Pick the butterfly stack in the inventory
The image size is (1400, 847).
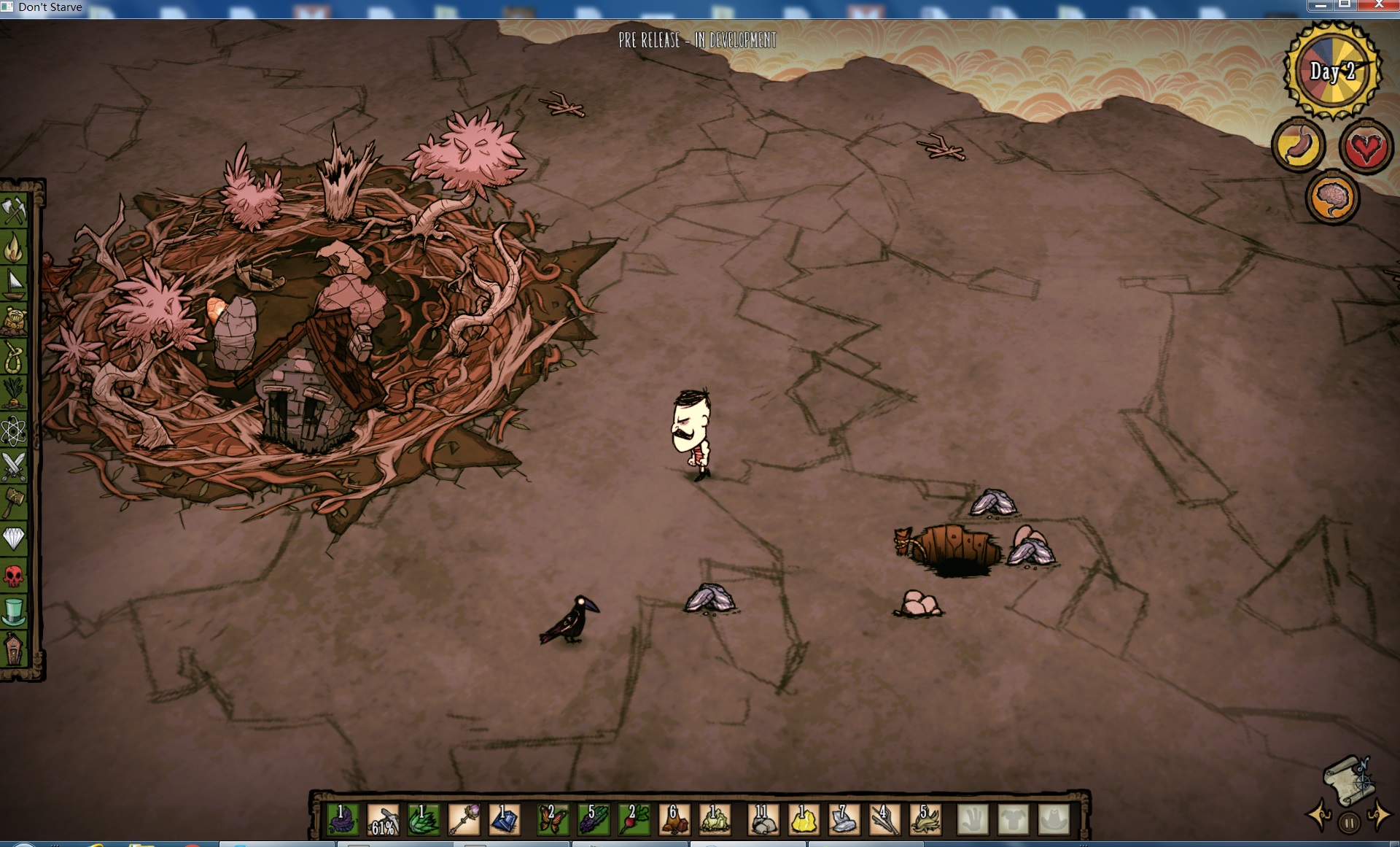pos(551,820)
